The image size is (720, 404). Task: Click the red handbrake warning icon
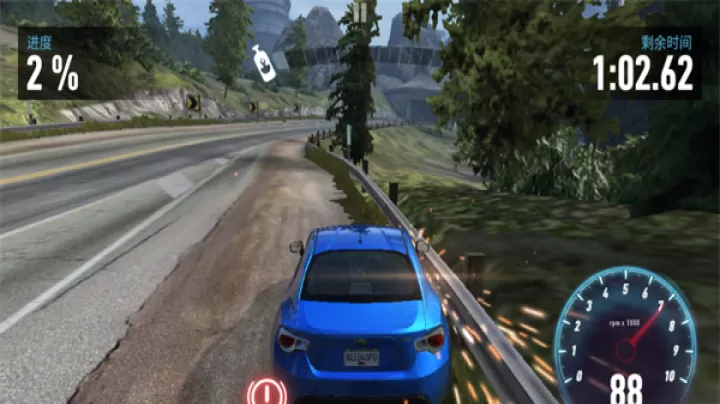pyautogui.click(x=266, y=390)
